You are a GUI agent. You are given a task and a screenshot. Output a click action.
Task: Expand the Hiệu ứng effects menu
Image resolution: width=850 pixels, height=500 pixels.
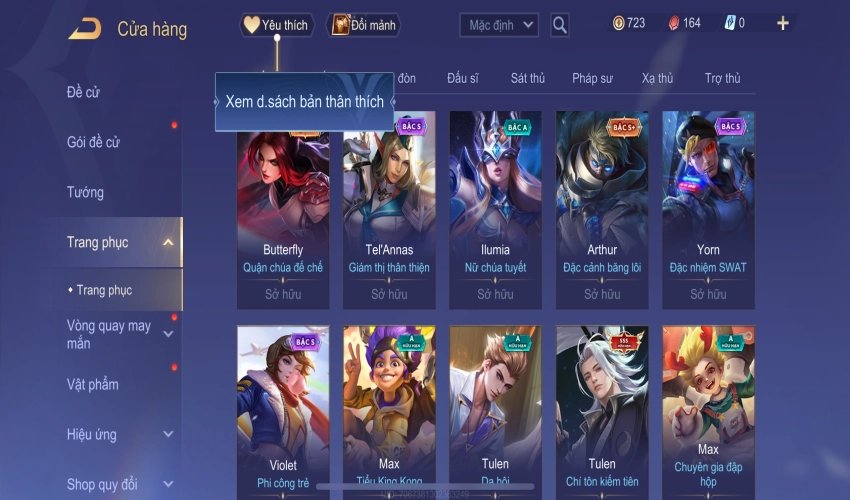tap(168, 435)
